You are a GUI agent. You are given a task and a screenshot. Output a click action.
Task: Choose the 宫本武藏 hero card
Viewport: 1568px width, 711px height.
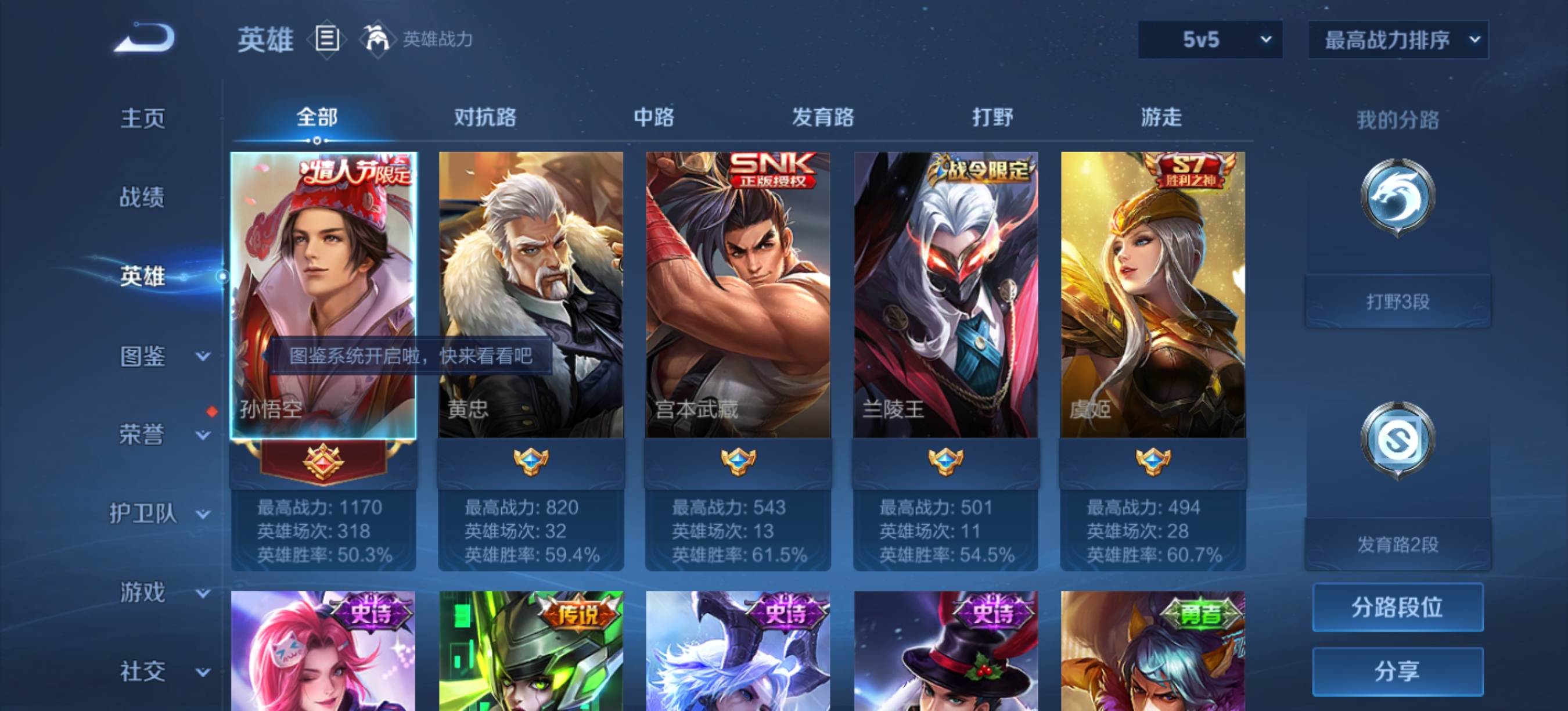tap(738, 295)
